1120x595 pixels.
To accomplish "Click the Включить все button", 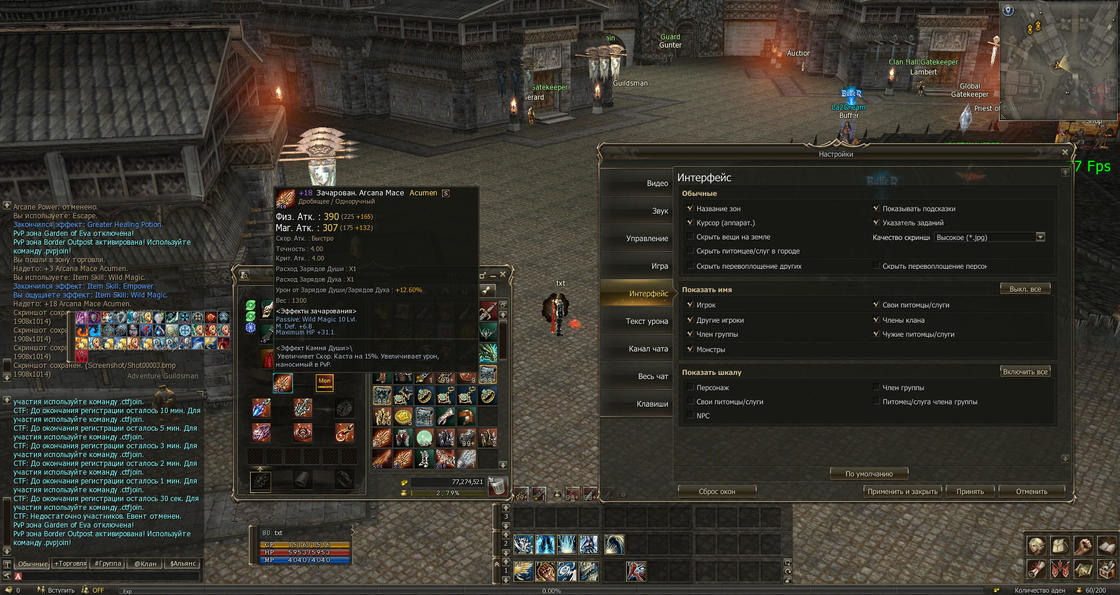I will click(x=1024, y=372).
